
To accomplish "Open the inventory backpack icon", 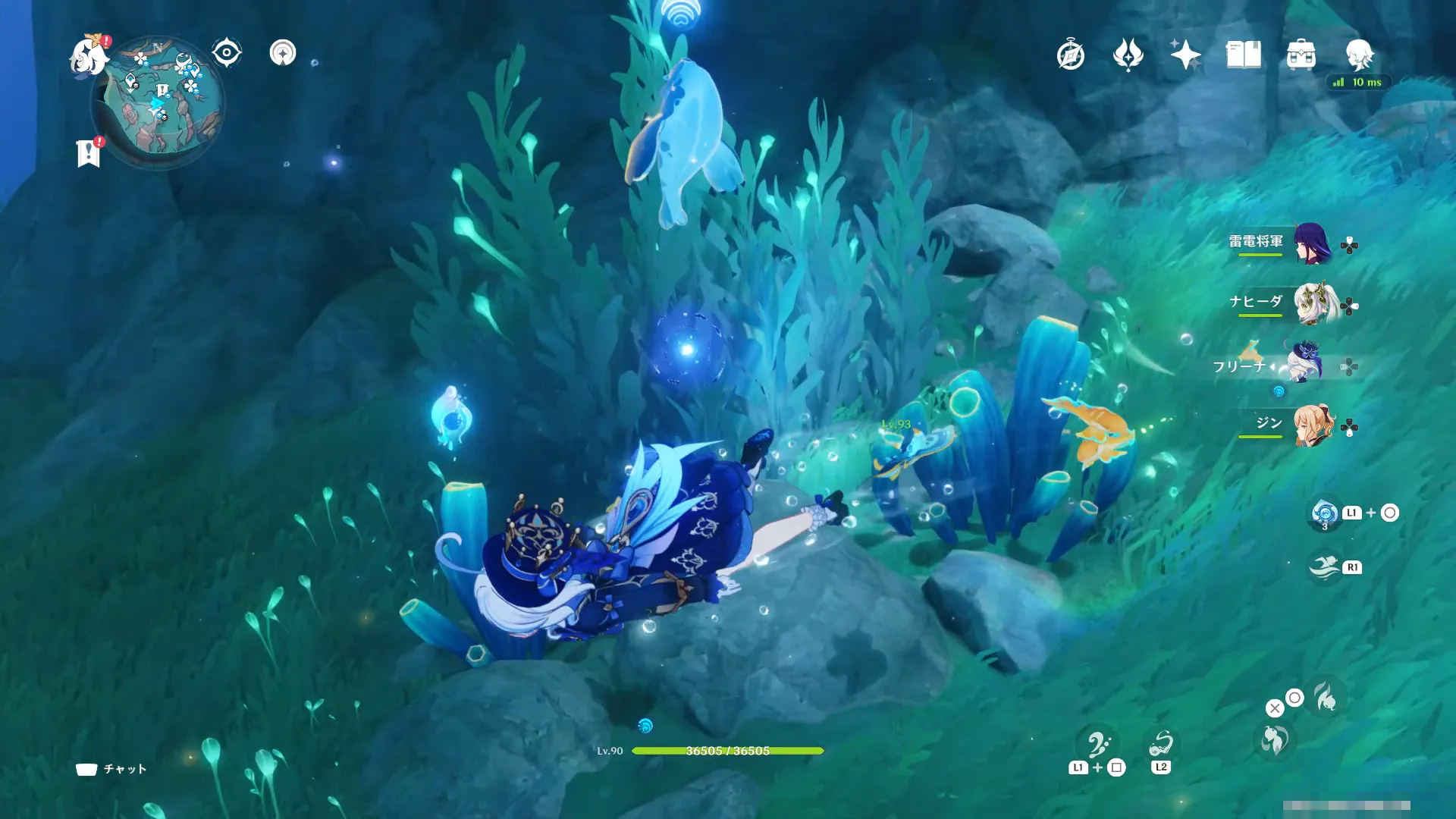I will (1301, 55).
